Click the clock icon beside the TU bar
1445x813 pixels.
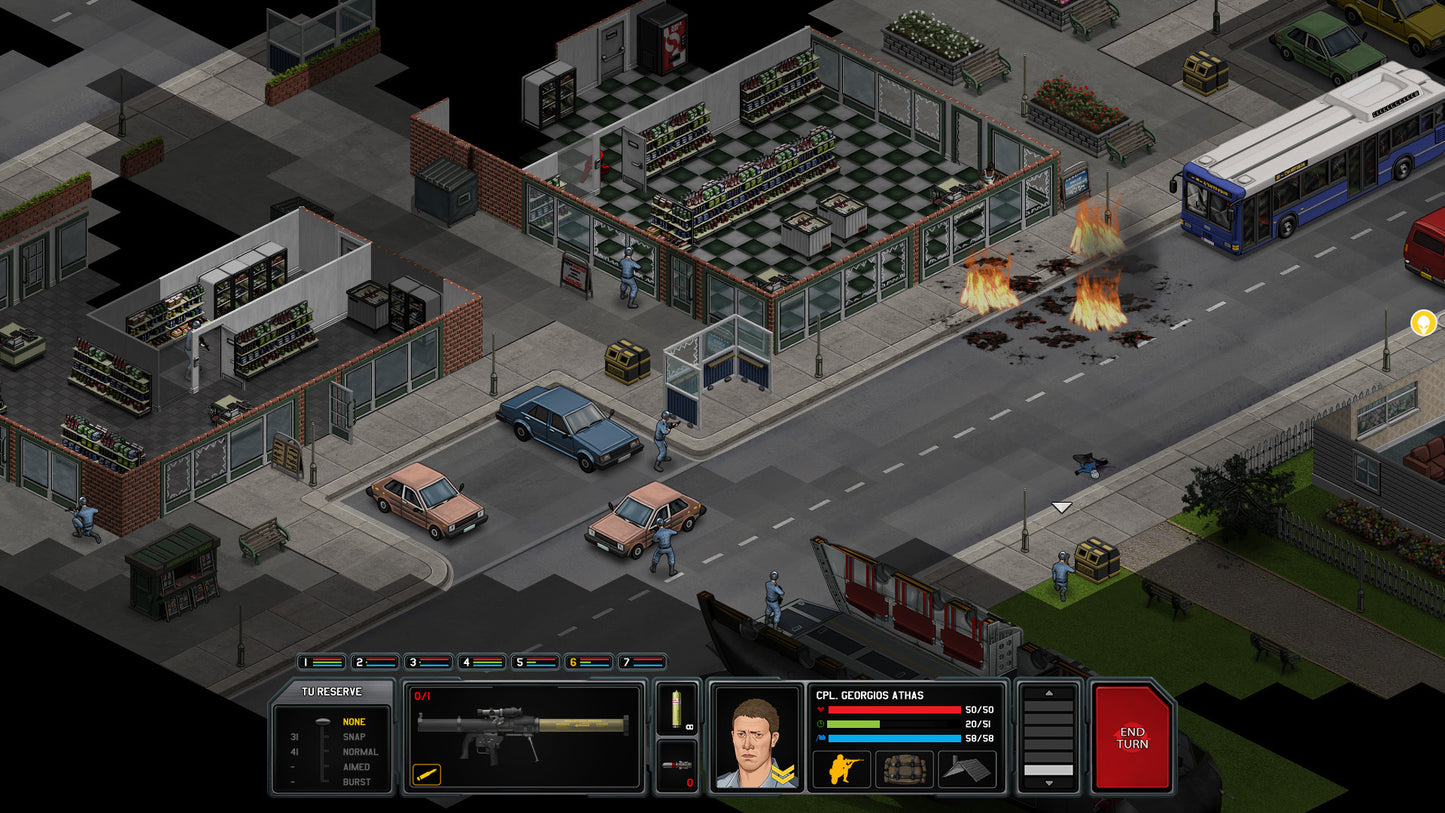[x=820, y=724]
